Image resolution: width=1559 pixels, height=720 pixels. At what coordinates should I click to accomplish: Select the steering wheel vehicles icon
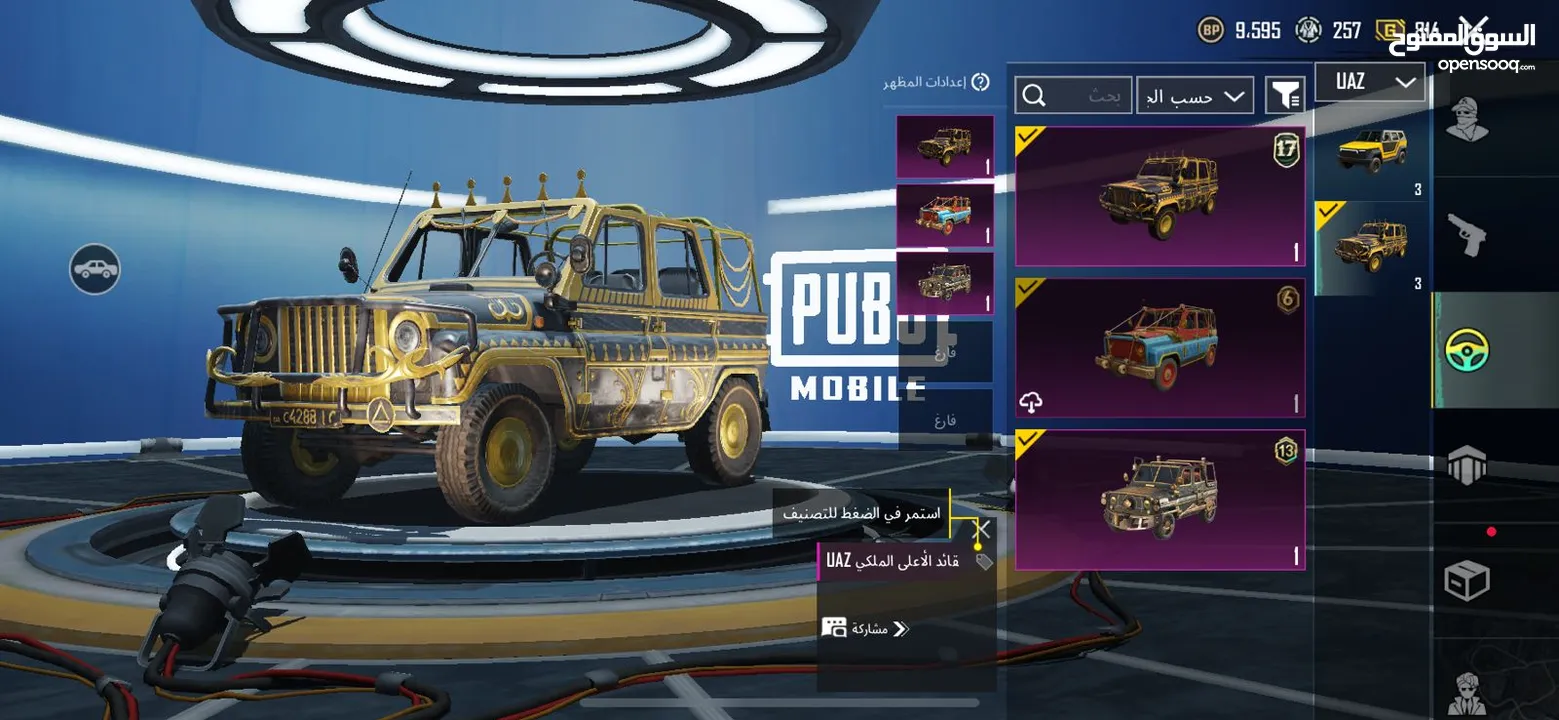[x=1467, y=351]
